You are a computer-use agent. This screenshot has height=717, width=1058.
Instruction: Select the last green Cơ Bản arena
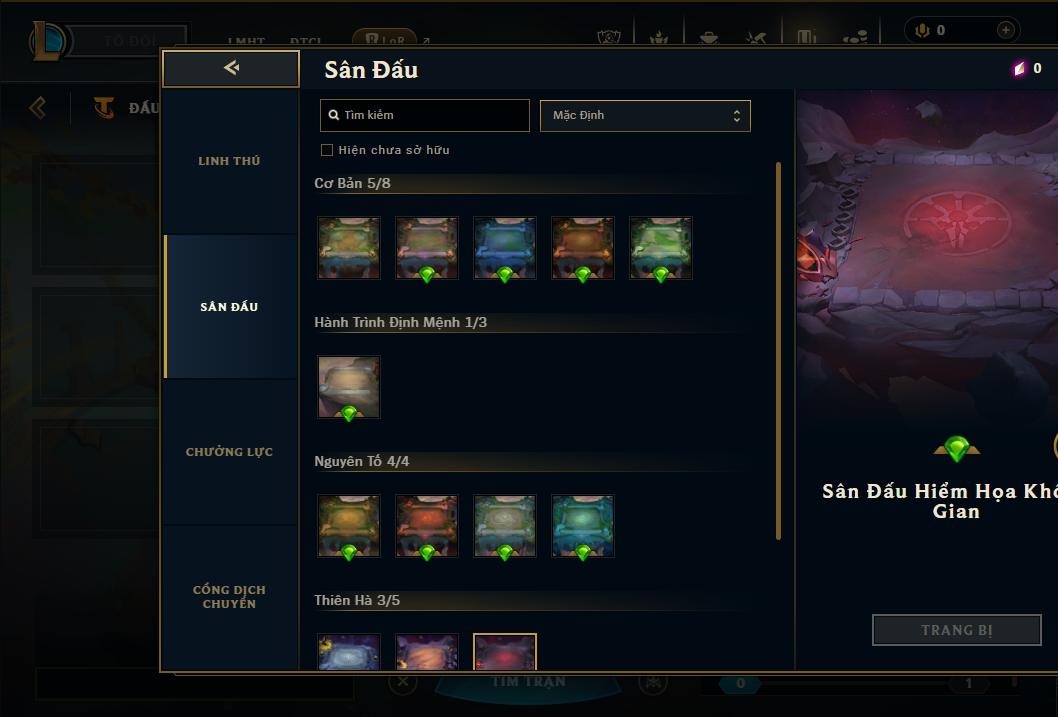tap(661, 248)
